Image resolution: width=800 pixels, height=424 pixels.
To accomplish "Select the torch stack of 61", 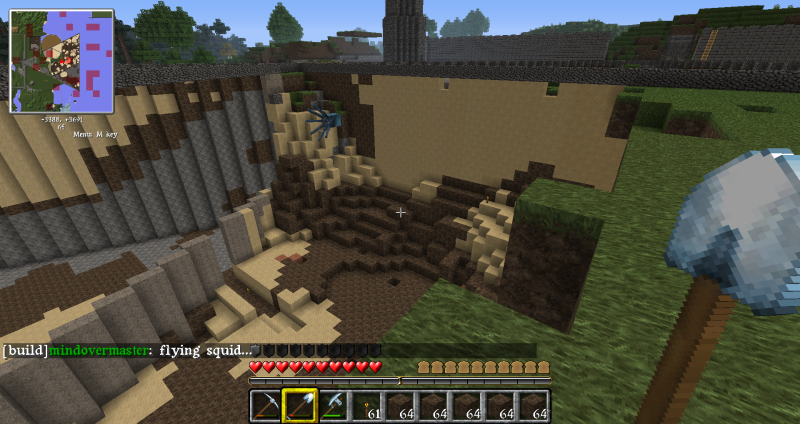I will click(x=367, y=405).
